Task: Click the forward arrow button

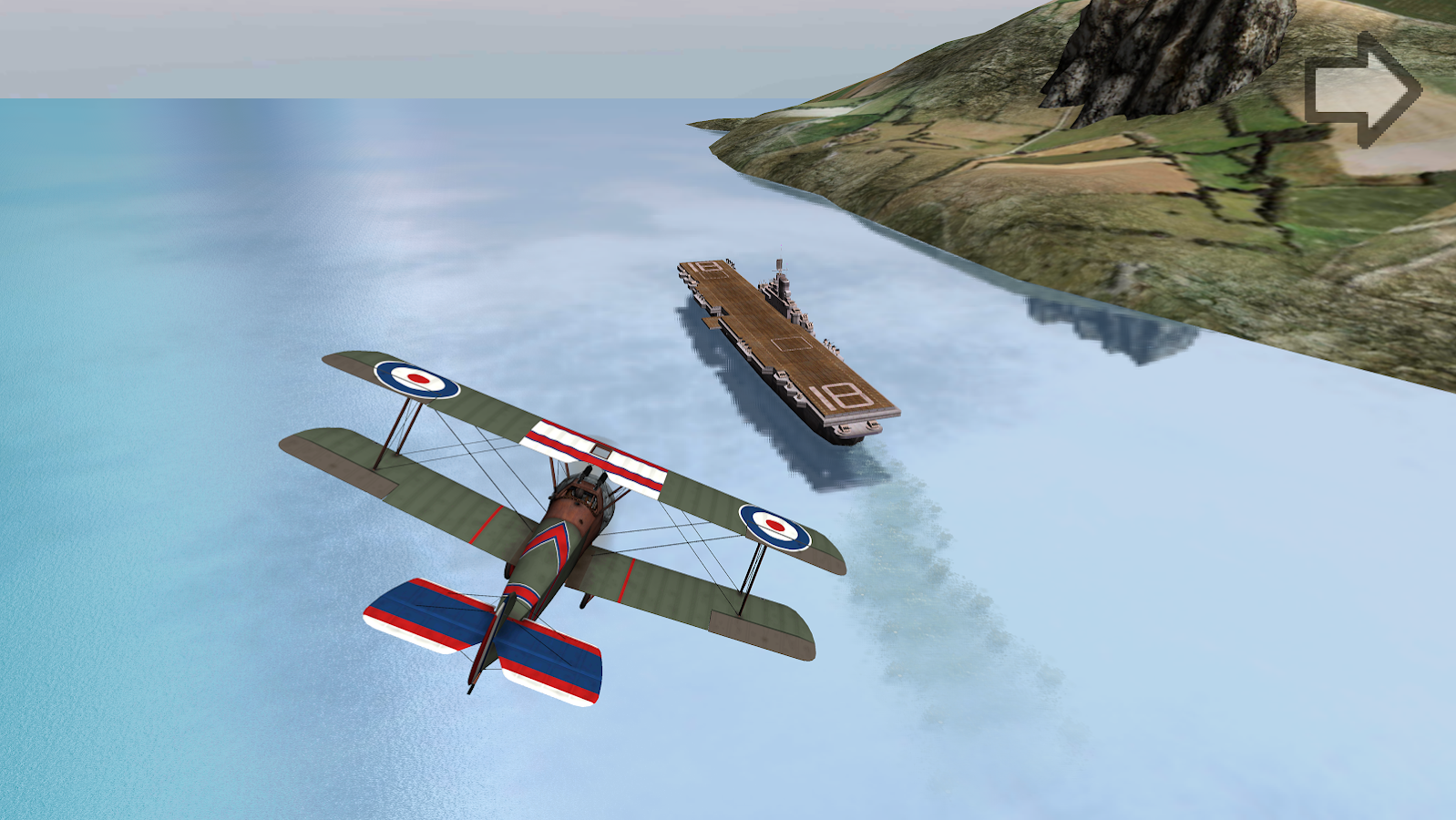Action: tap(1362, 87)
